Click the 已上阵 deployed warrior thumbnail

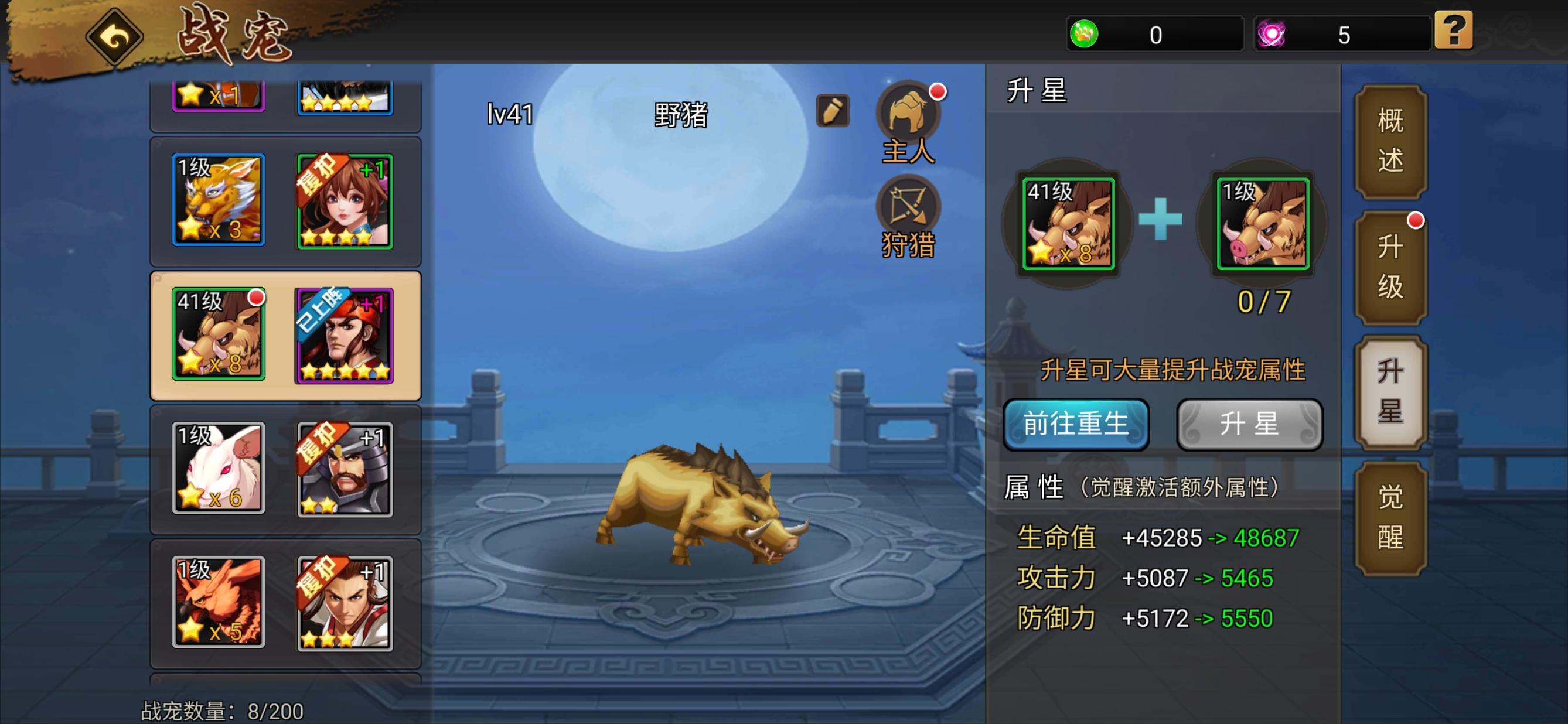tap(345, 336)
